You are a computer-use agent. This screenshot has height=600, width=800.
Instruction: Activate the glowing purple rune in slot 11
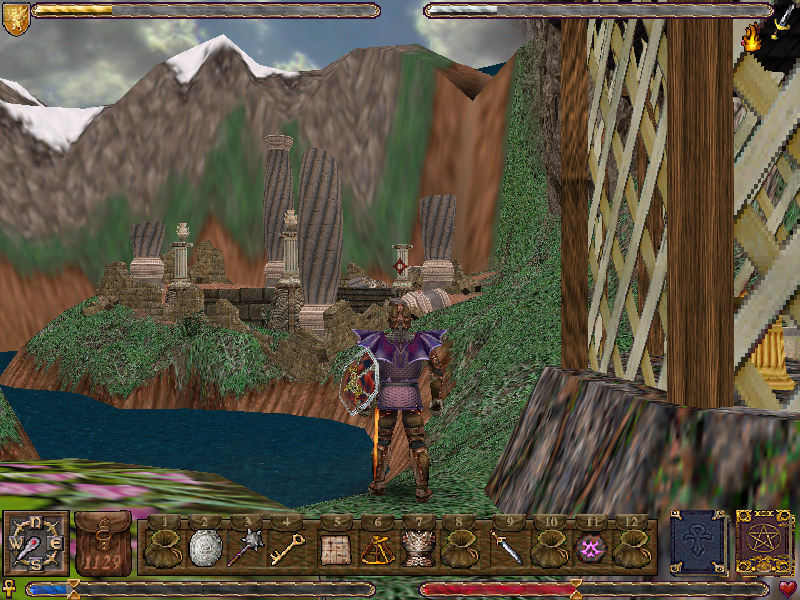click(589, 548)
